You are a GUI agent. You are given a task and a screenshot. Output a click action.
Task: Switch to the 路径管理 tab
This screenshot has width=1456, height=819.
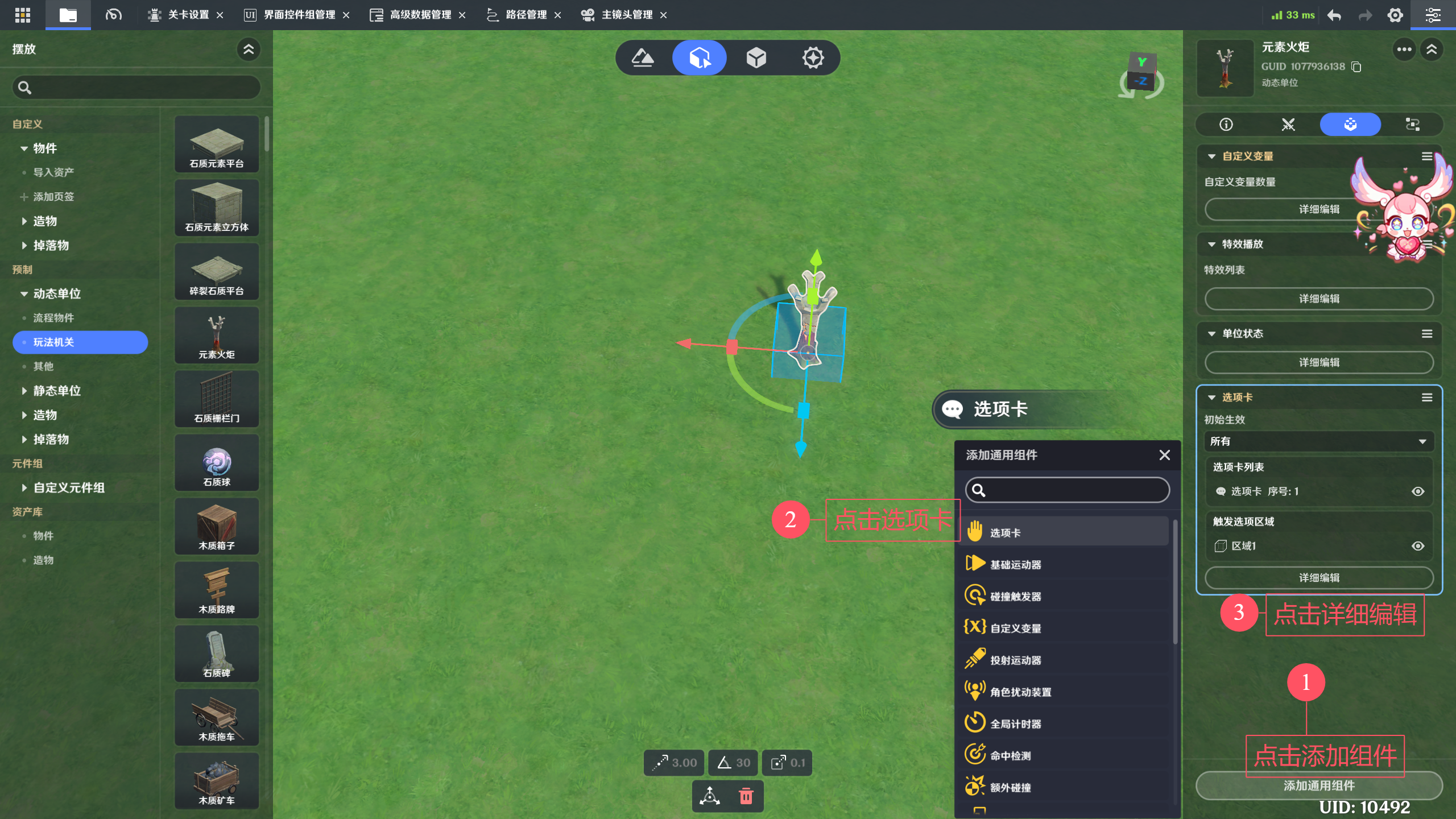tap(525, 15)
